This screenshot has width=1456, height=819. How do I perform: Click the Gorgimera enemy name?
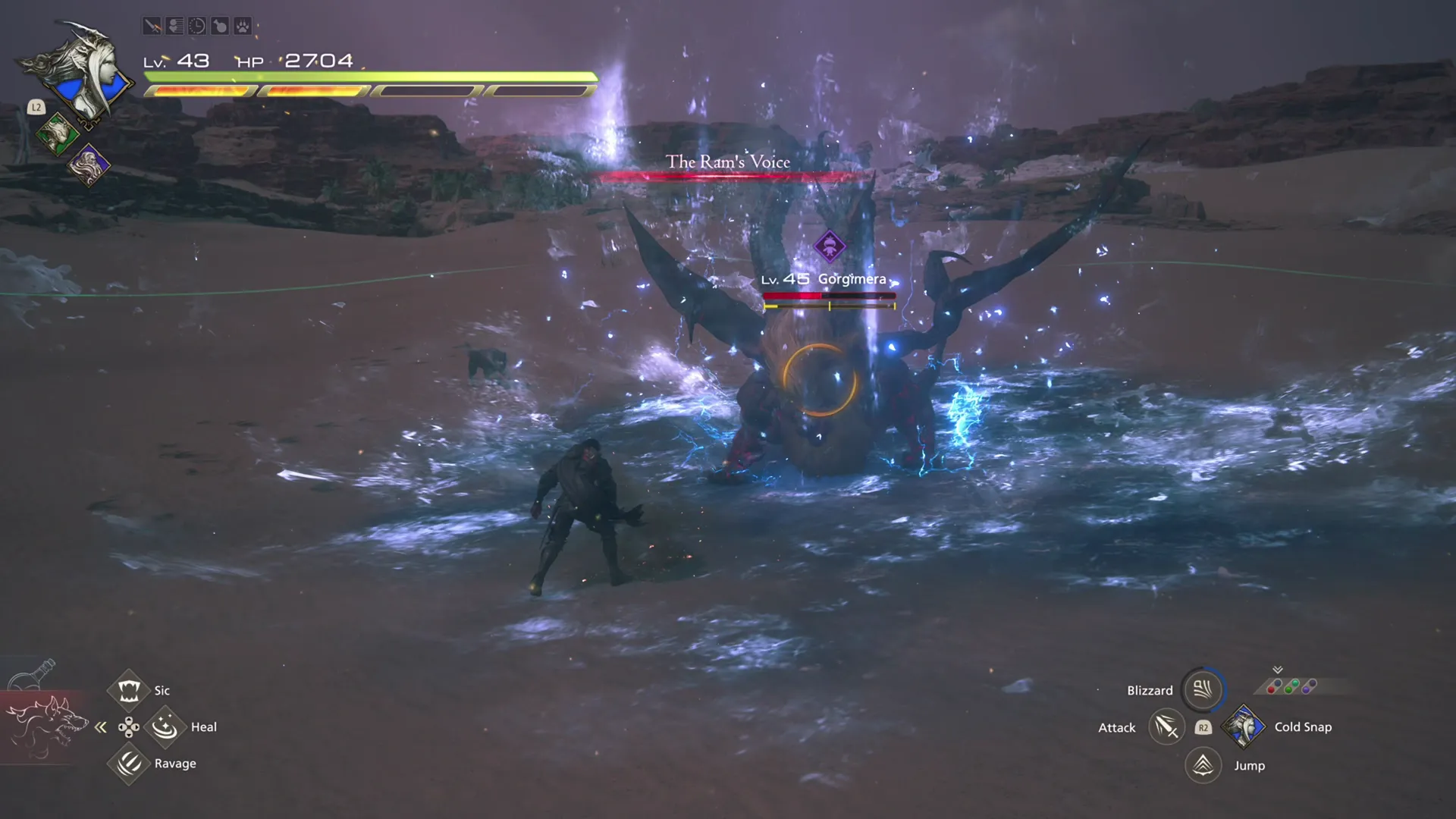point(852,279)
